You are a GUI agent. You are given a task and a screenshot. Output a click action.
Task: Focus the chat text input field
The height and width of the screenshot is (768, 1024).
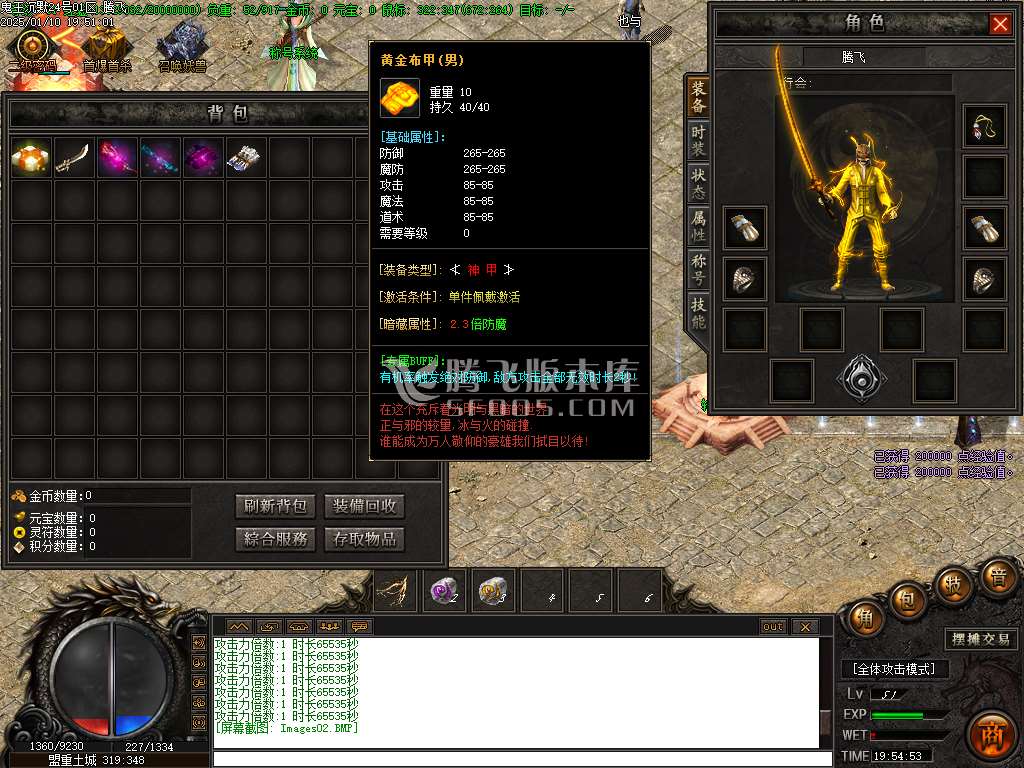[515, 758]
